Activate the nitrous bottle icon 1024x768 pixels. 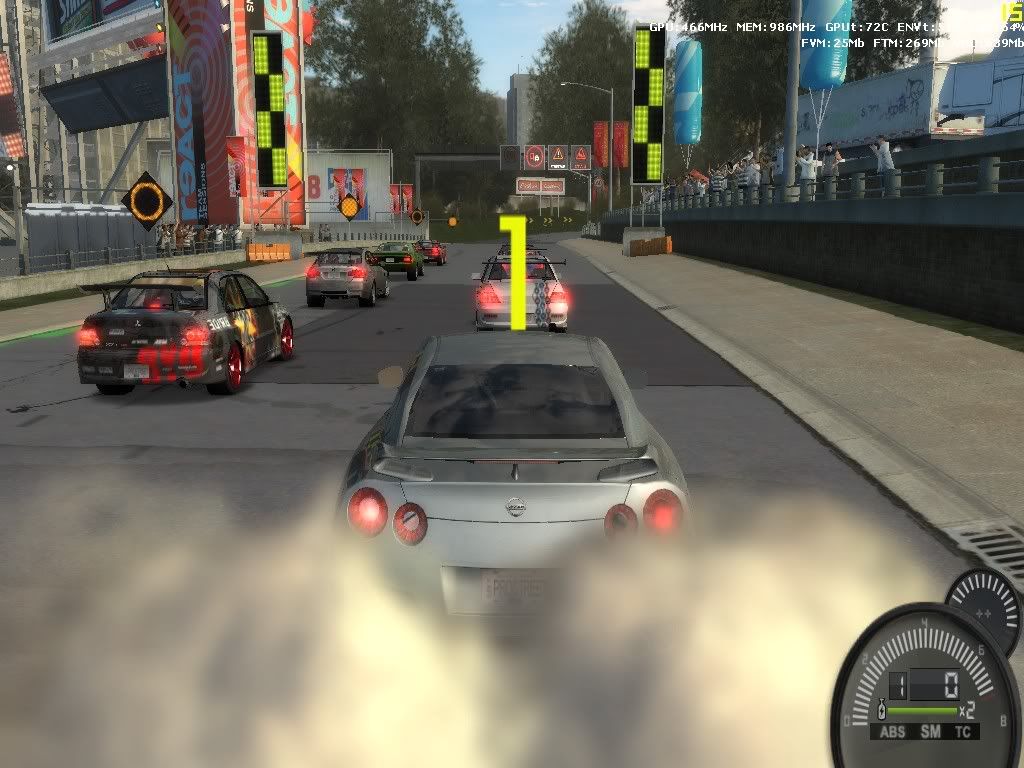pyautogui.click(x=882, y=711)
